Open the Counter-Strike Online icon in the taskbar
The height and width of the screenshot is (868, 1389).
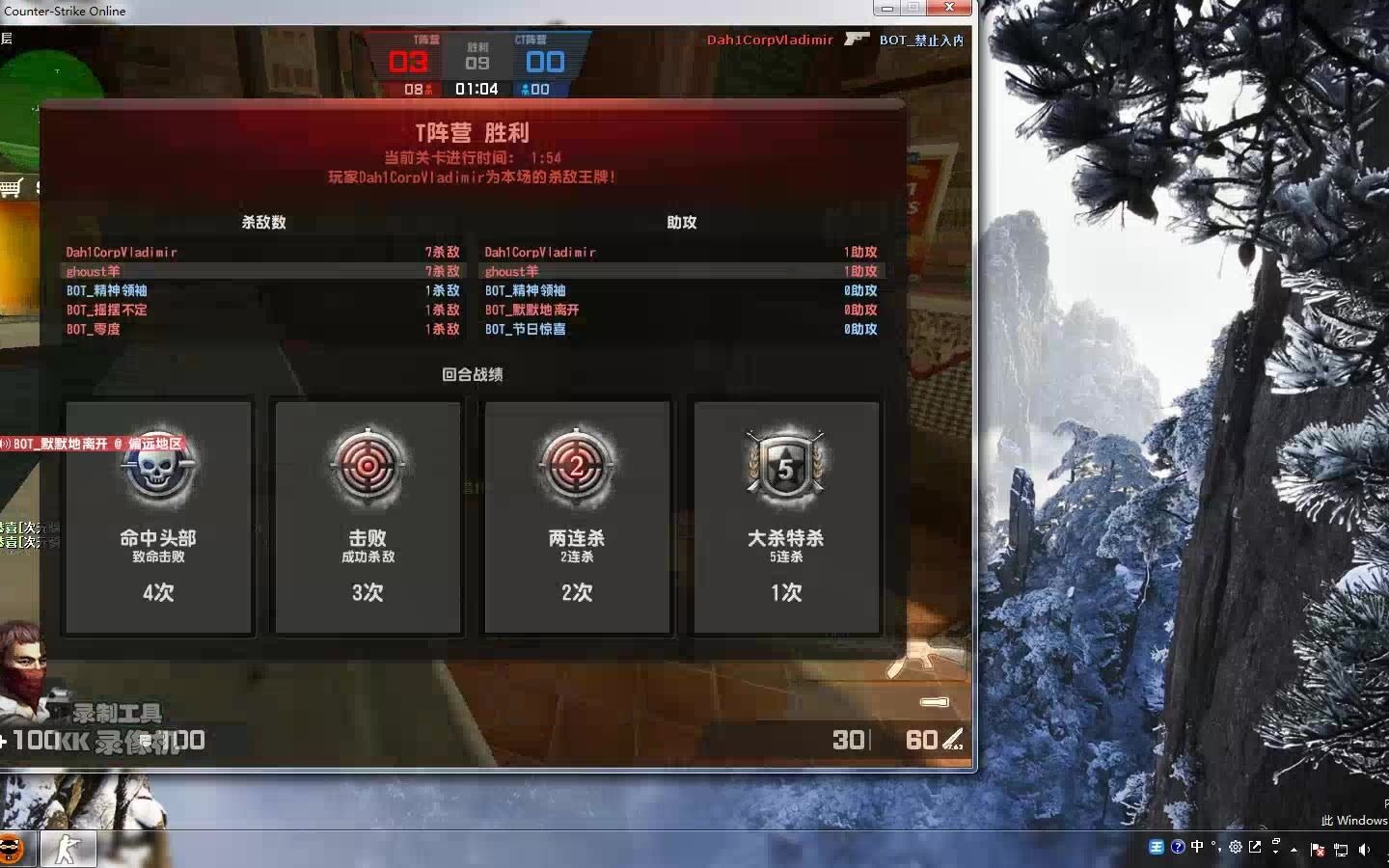click(x=68, y=849)
